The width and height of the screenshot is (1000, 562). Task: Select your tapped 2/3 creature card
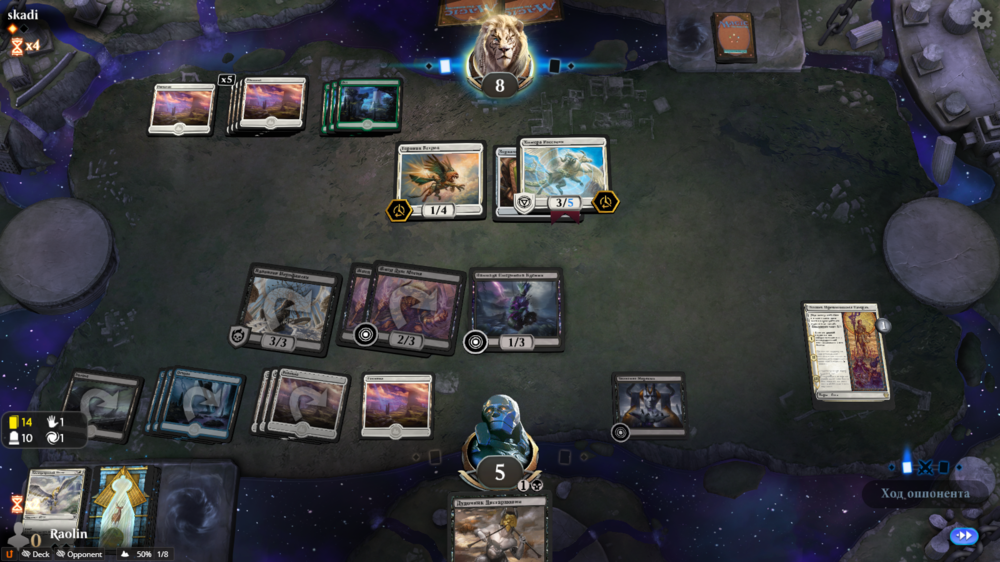(410, 308)
